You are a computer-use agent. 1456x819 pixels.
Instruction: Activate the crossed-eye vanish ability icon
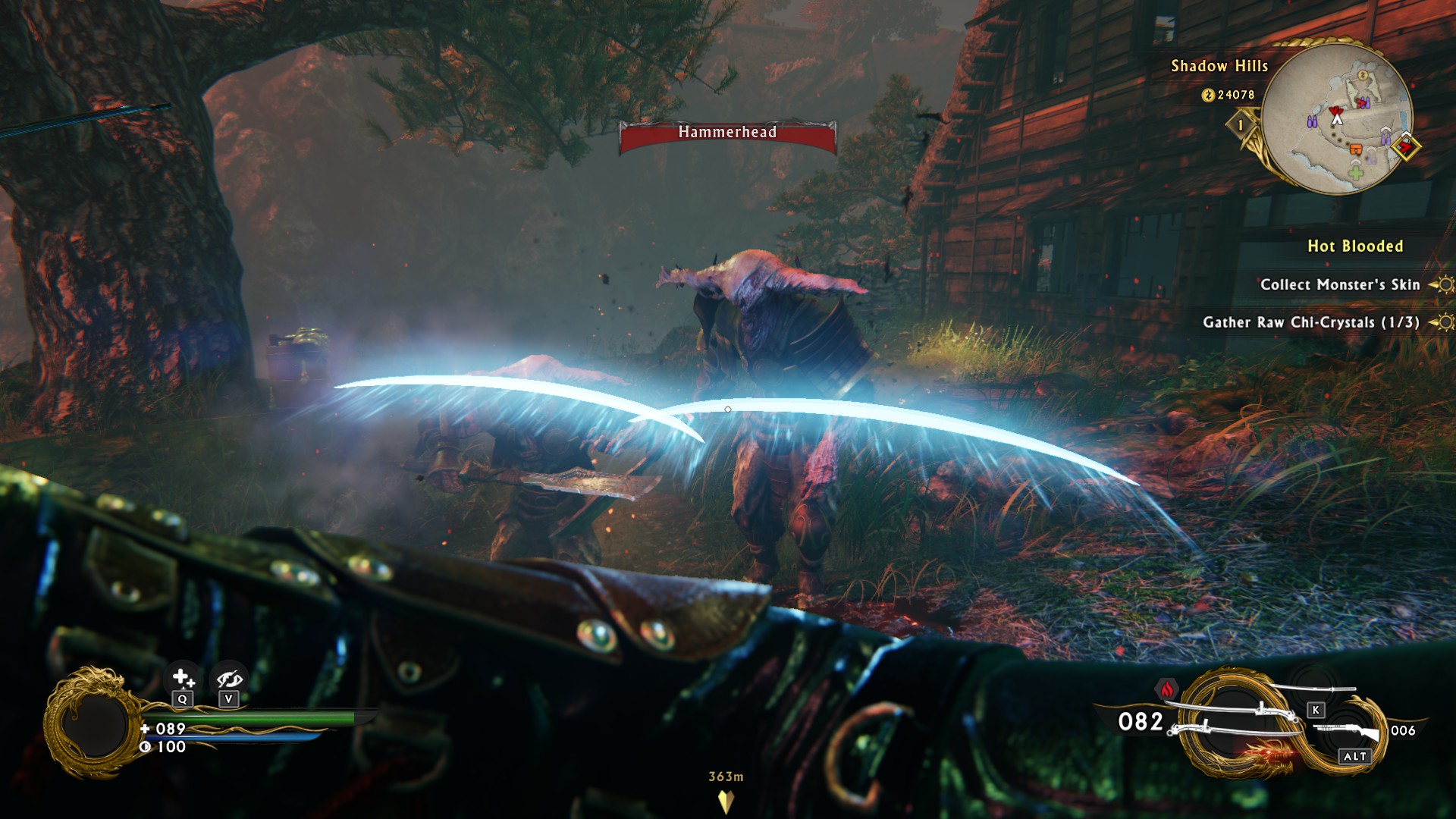pyautogui.click(x=228, y=679)
